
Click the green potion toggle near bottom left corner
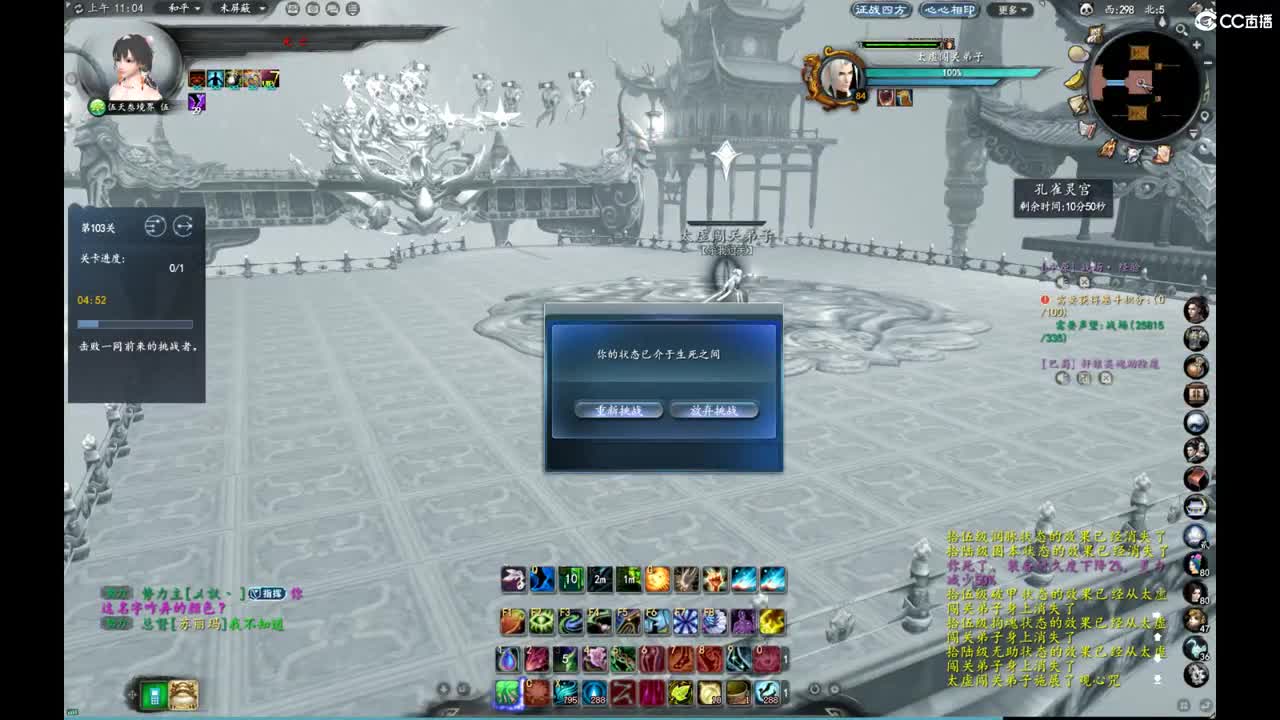coord(153,695)
